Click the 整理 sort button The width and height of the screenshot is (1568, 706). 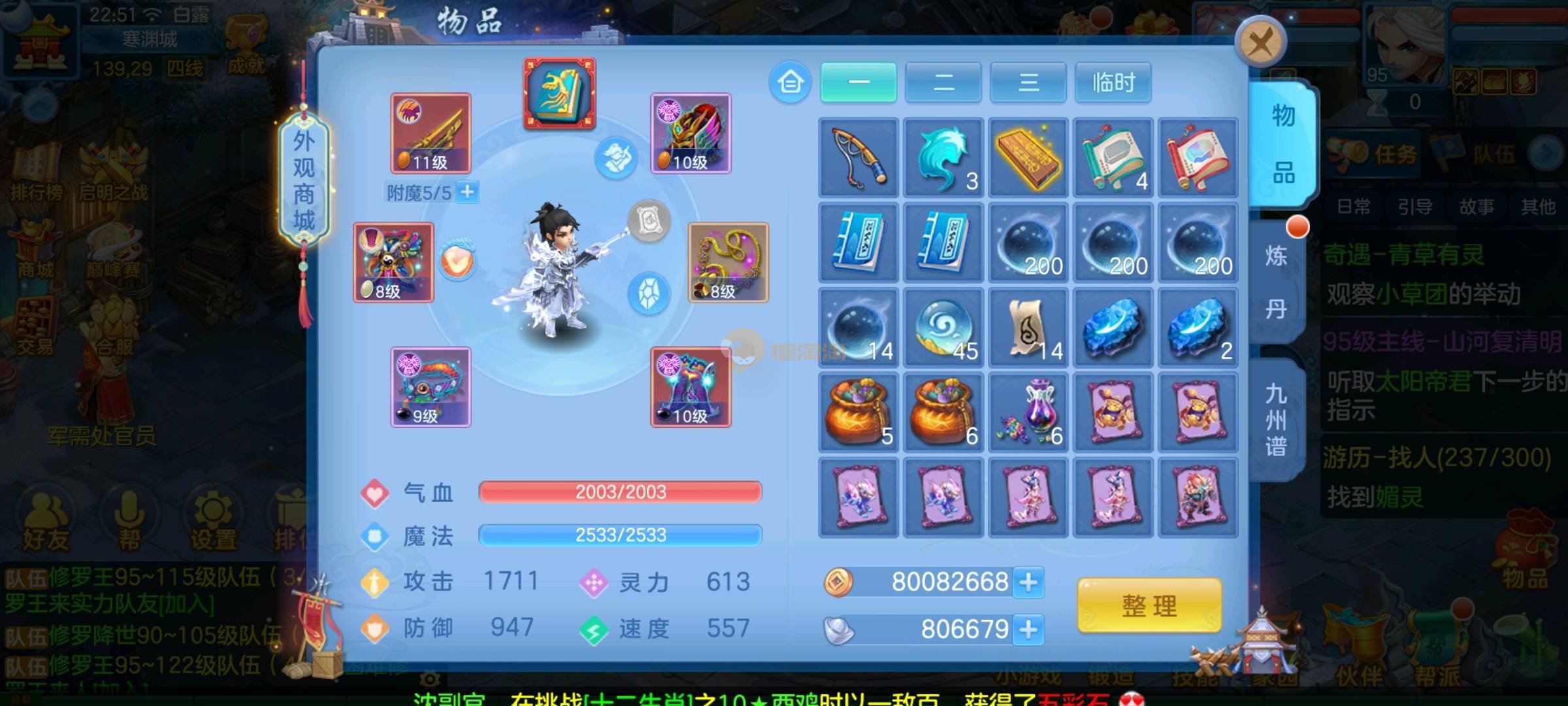pyautogui.click(x=1149, y=605)
